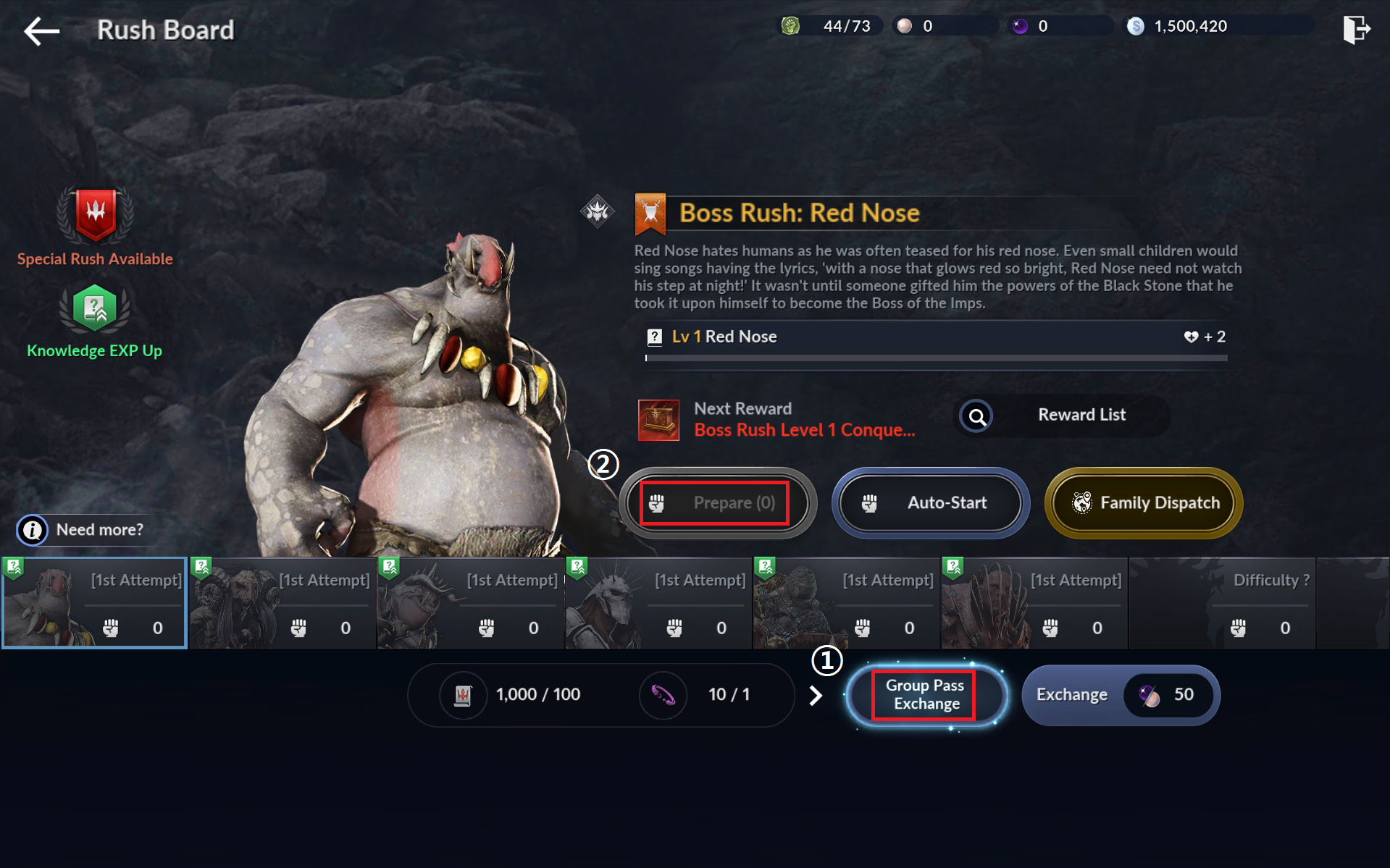Click the Prepare (0) button
Viewport: 1390px width, 868px height.
pyautogui.click(x=716, y=503)
